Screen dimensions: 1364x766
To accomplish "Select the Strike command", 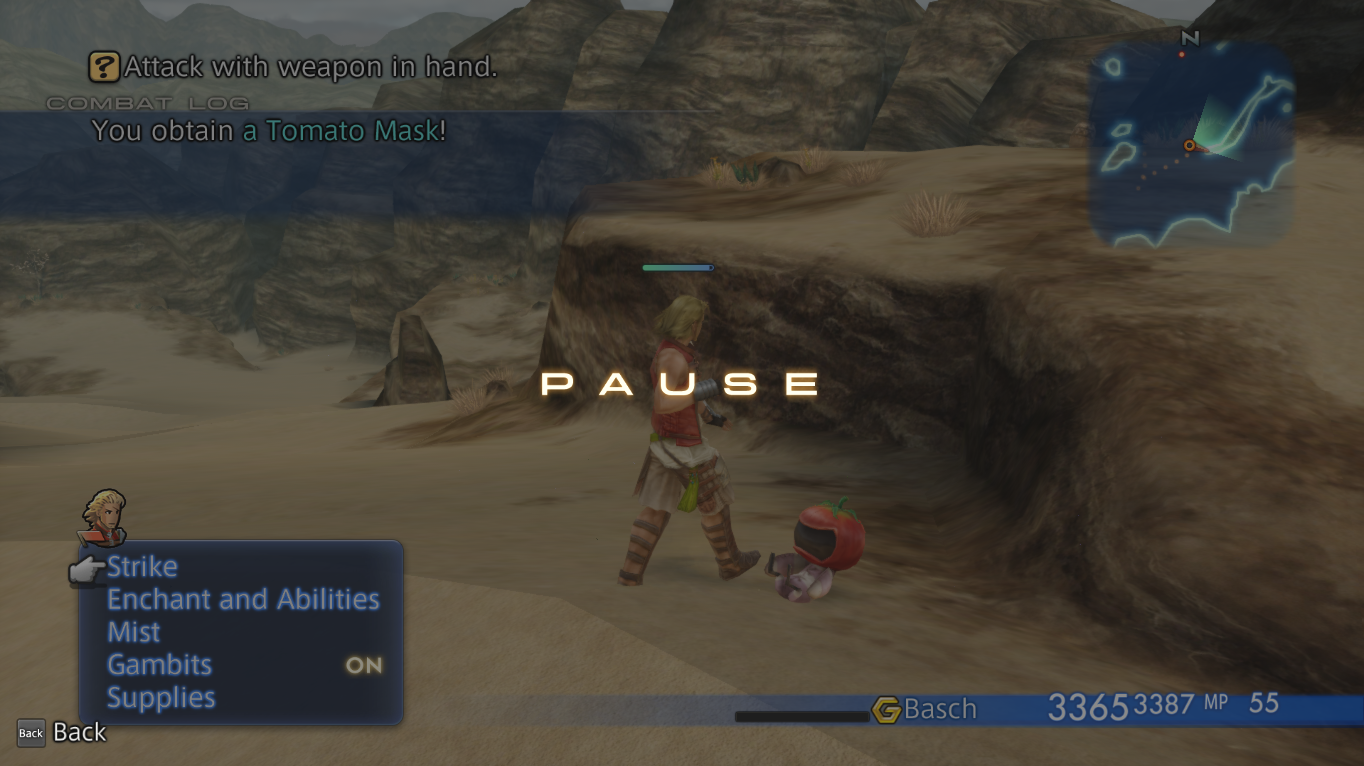I will 142,567.
